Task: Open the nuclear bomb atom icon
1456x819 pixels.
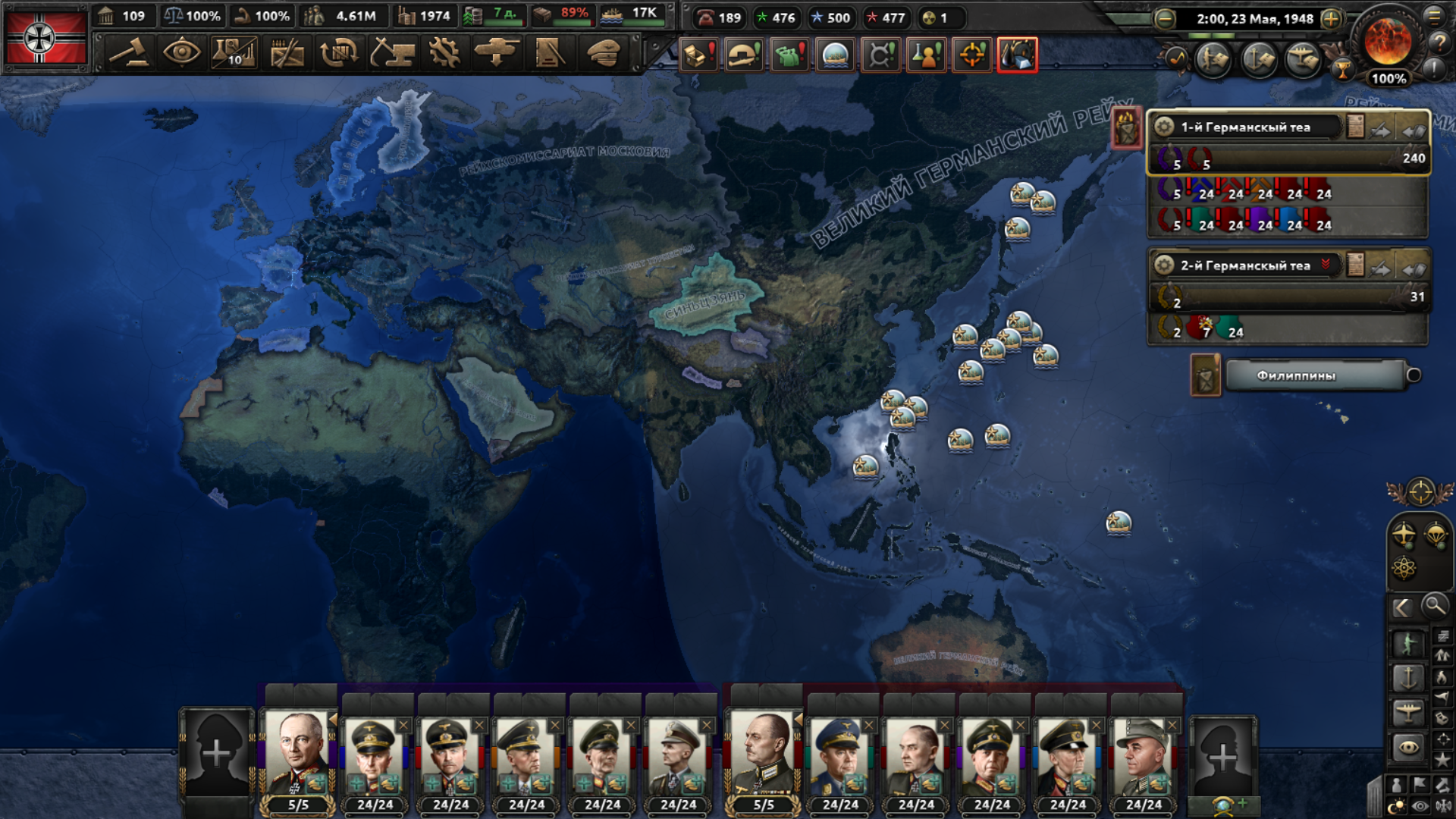Action: (x=1404, y=568)
